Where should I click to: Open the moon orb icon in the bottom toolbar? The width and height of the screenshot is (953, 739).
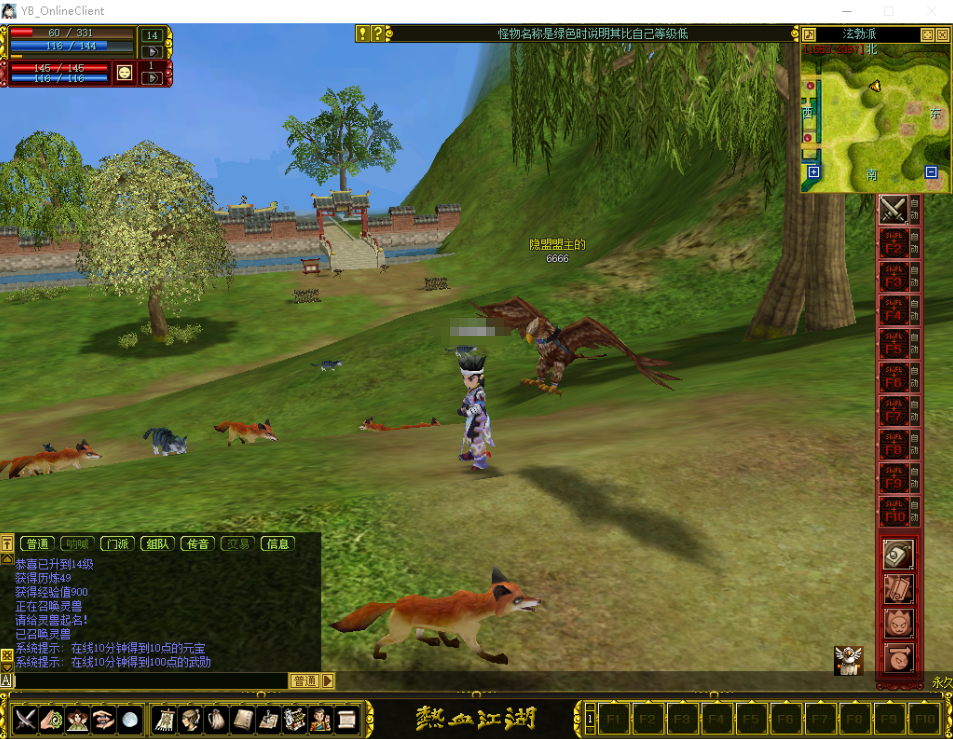(130, 718)
